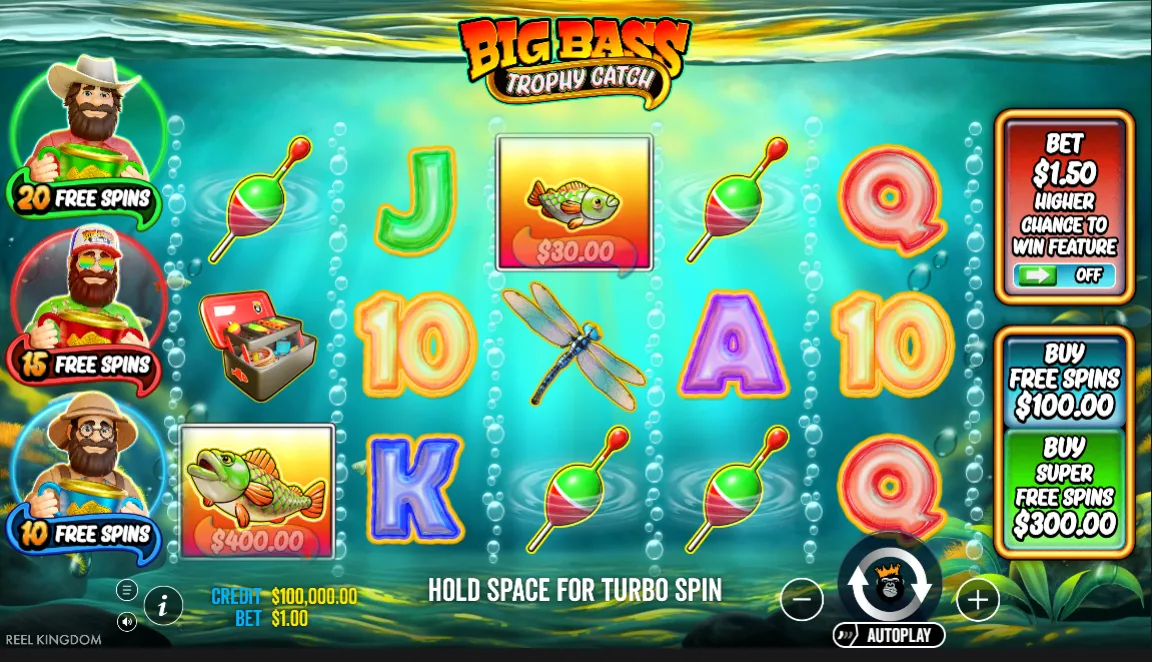The image size is (1152, 662).
Task: Toggle the sound speaker icon
Action: pos(127,622)
